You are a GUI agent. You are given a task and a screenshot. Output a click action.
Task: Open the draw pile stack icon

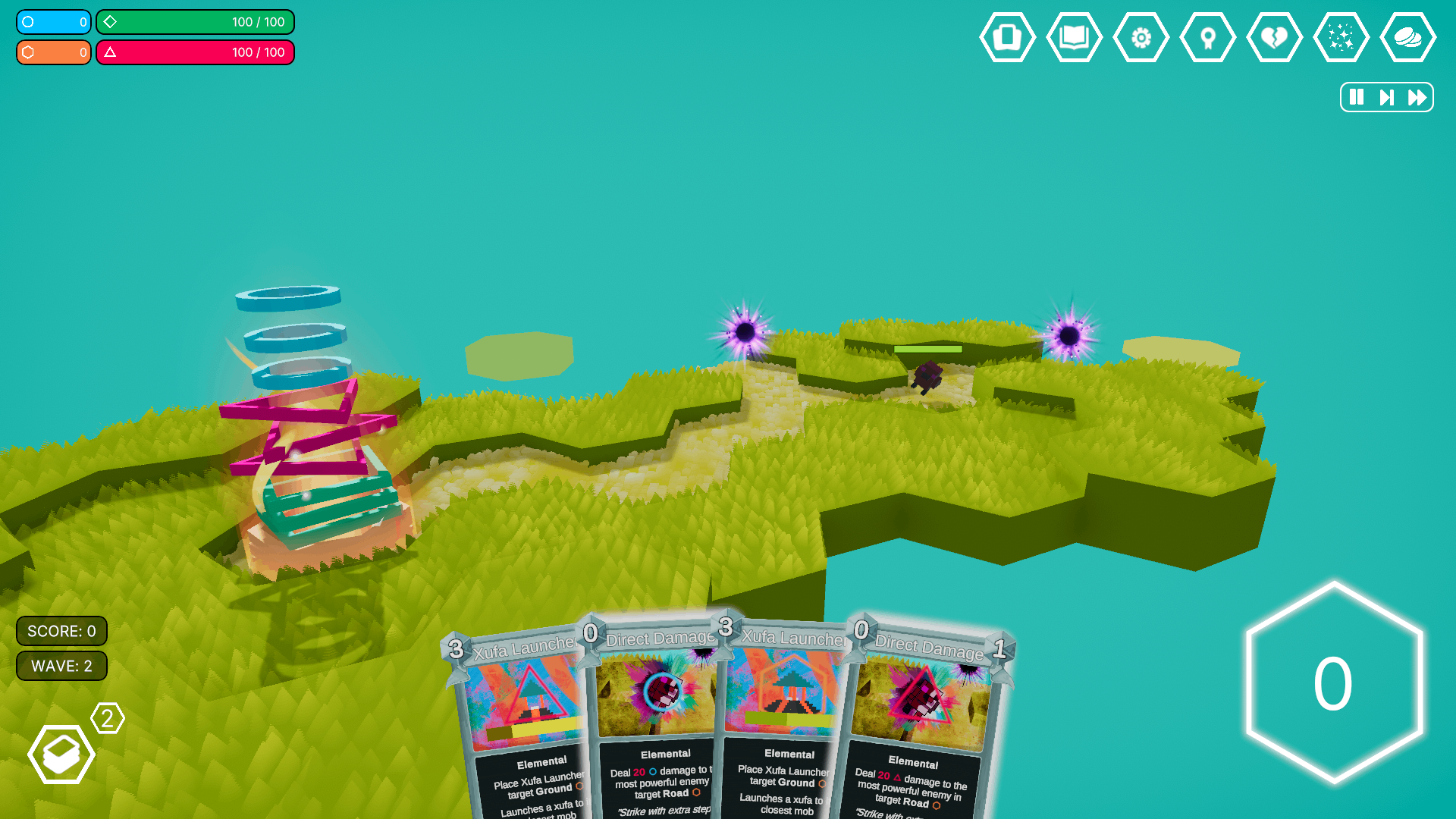point(61,754)
